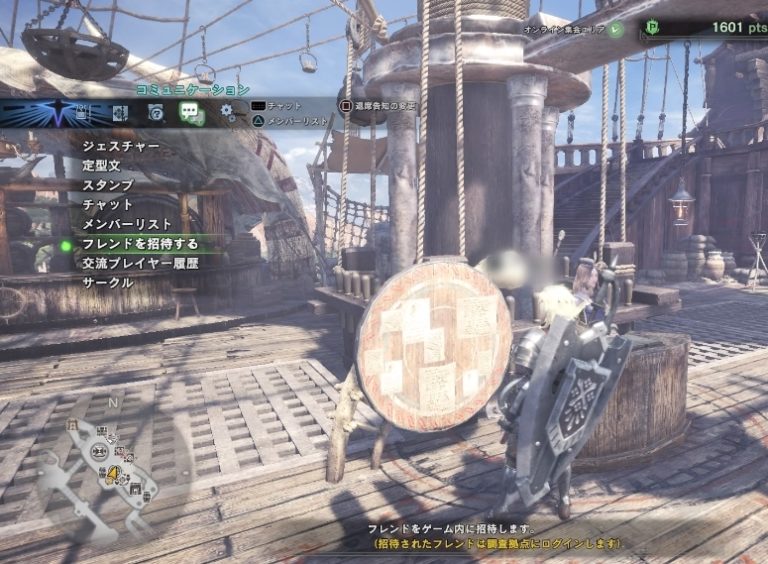Choose the スタンプ stickers option
Image resolution: width=768 pixels, height=564 pixels.
point(108,186)
